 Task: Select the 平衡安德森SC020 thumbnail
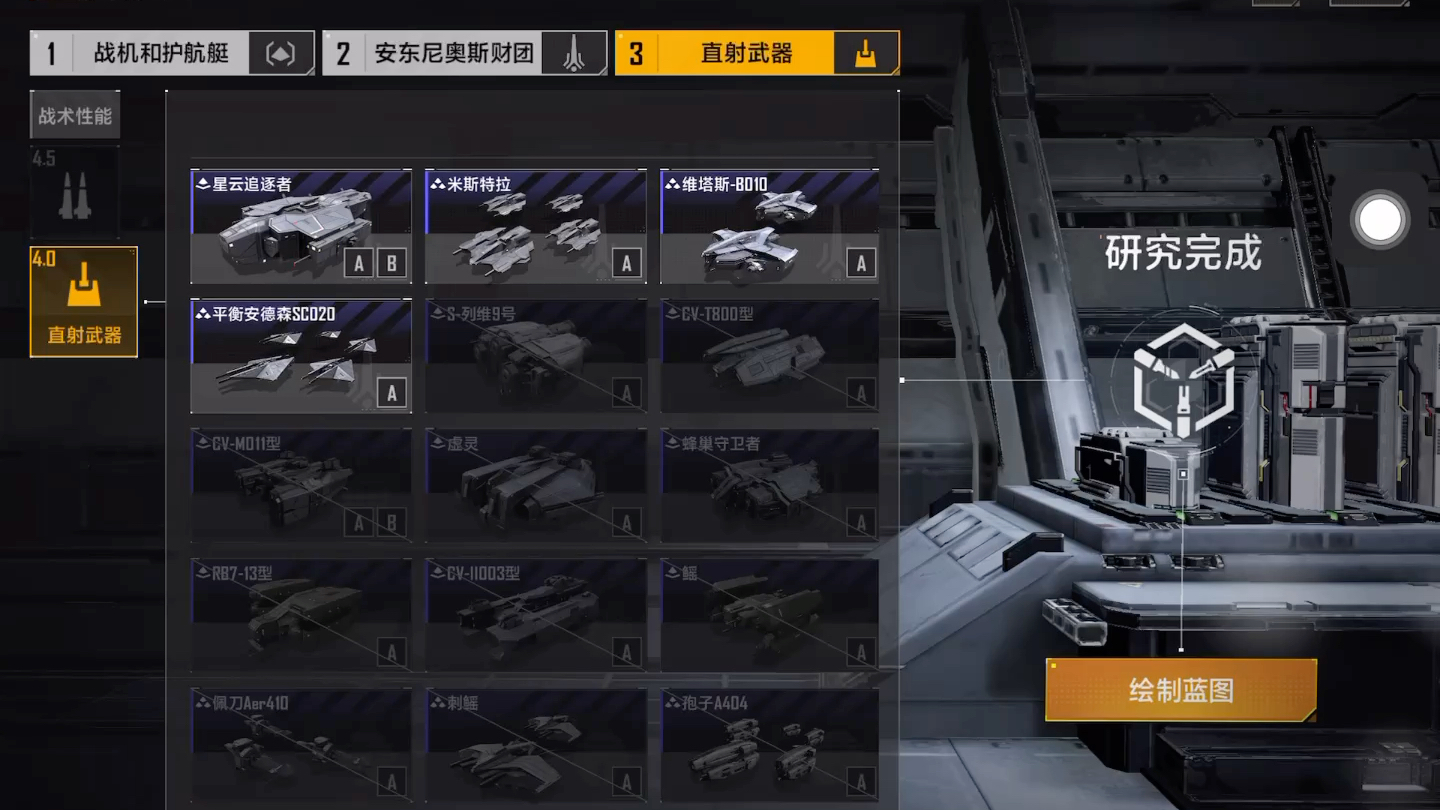pos(300,356)
